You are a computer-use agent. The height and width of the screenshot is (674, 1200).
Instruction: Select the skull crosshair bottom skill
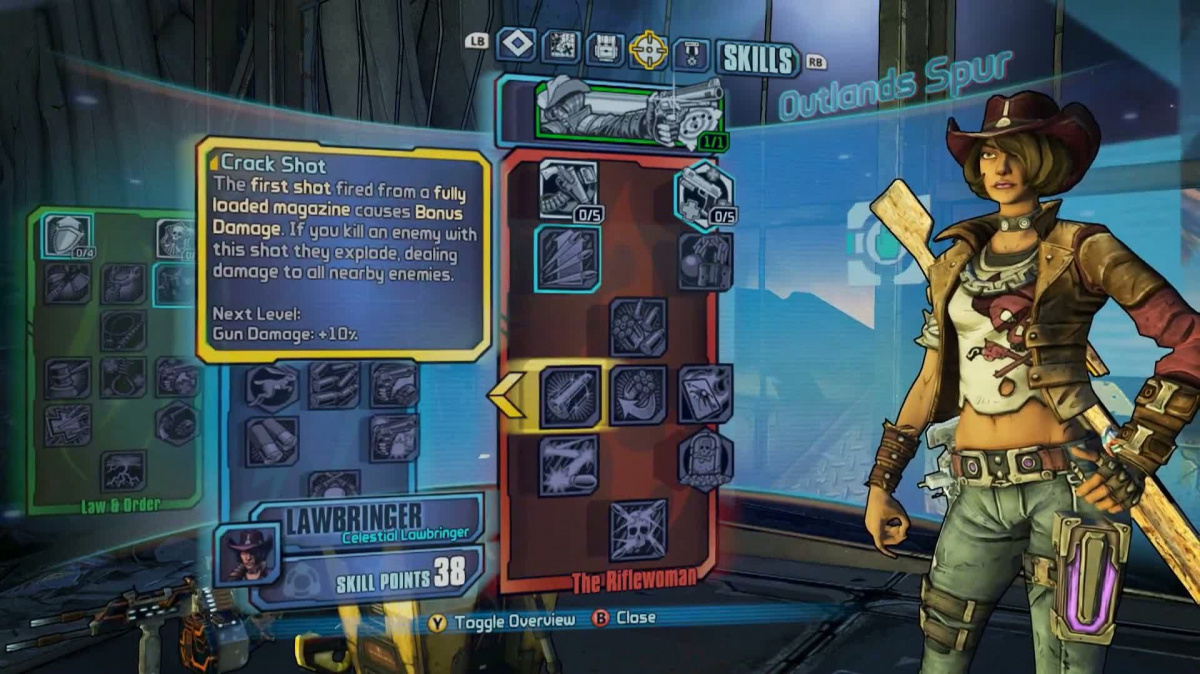(638, 530)
